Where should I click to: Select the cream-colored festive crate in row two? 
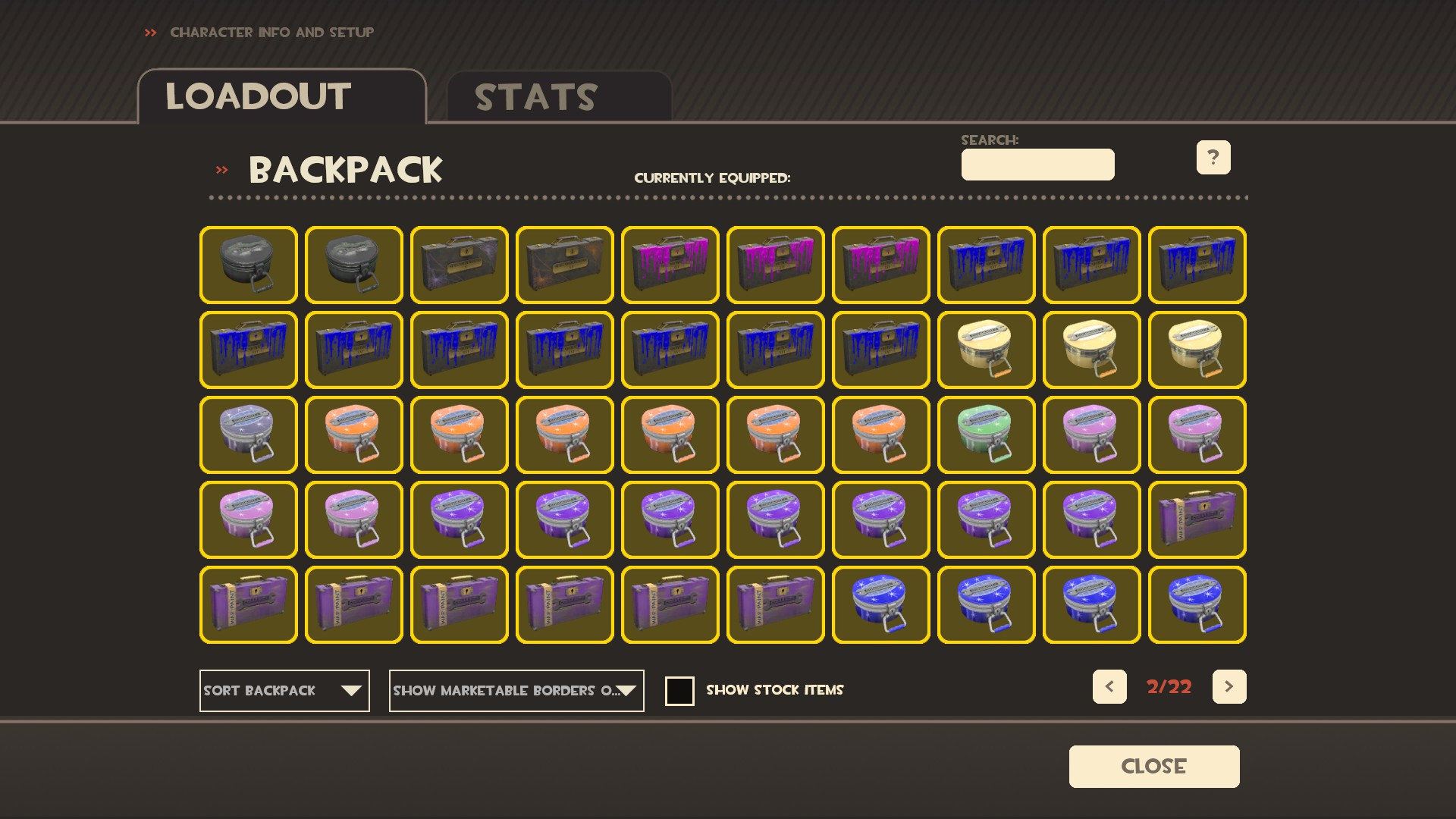(986, 350)
